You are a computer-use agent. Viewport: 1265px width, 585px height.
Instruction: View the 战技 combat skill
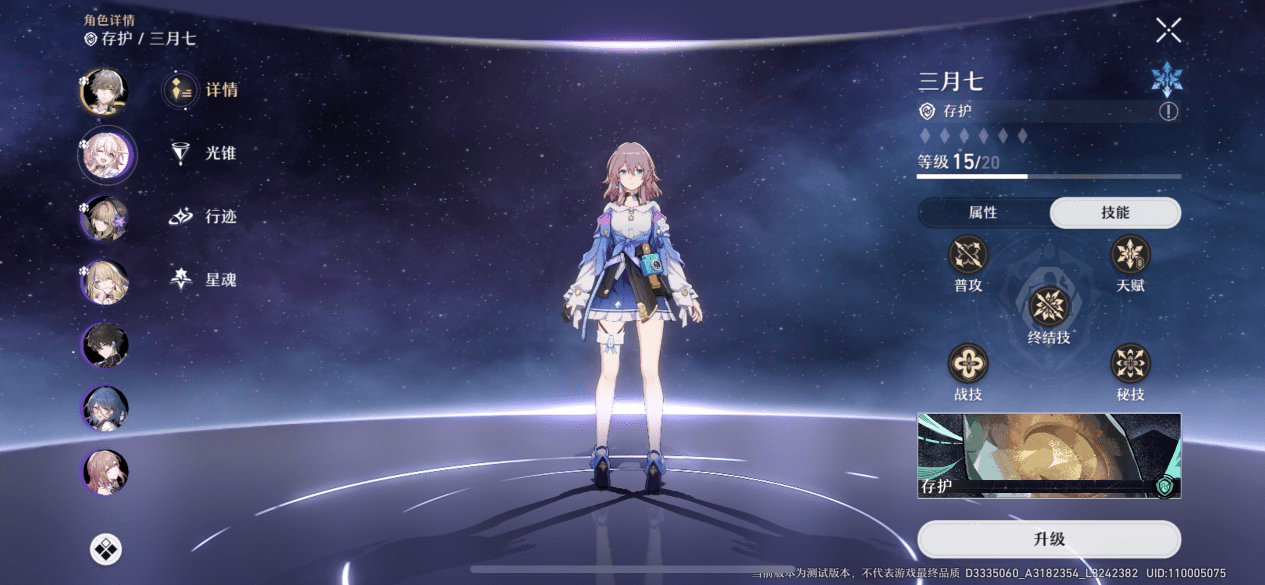coord(968,363)
